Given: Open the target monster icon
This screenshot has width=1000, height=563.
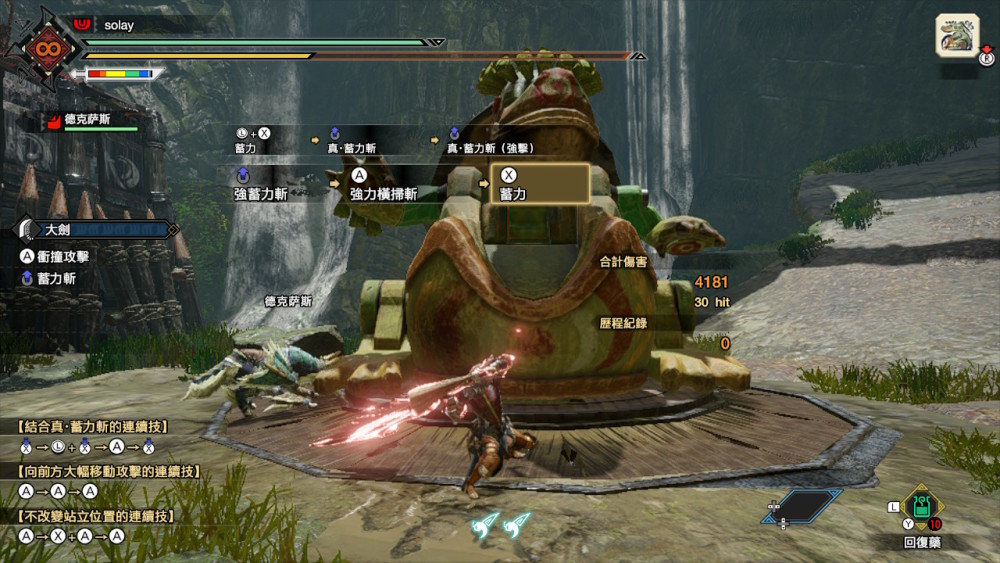Looking at the screenshot, I should [957, 35].
